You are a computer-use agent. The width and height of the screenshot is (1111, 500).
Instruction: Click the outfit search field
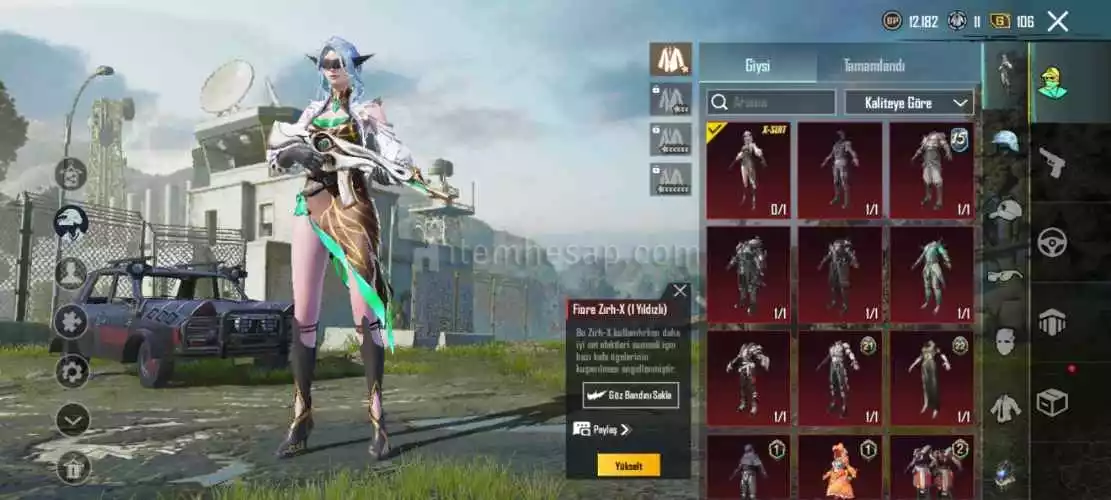pos(772,102)
